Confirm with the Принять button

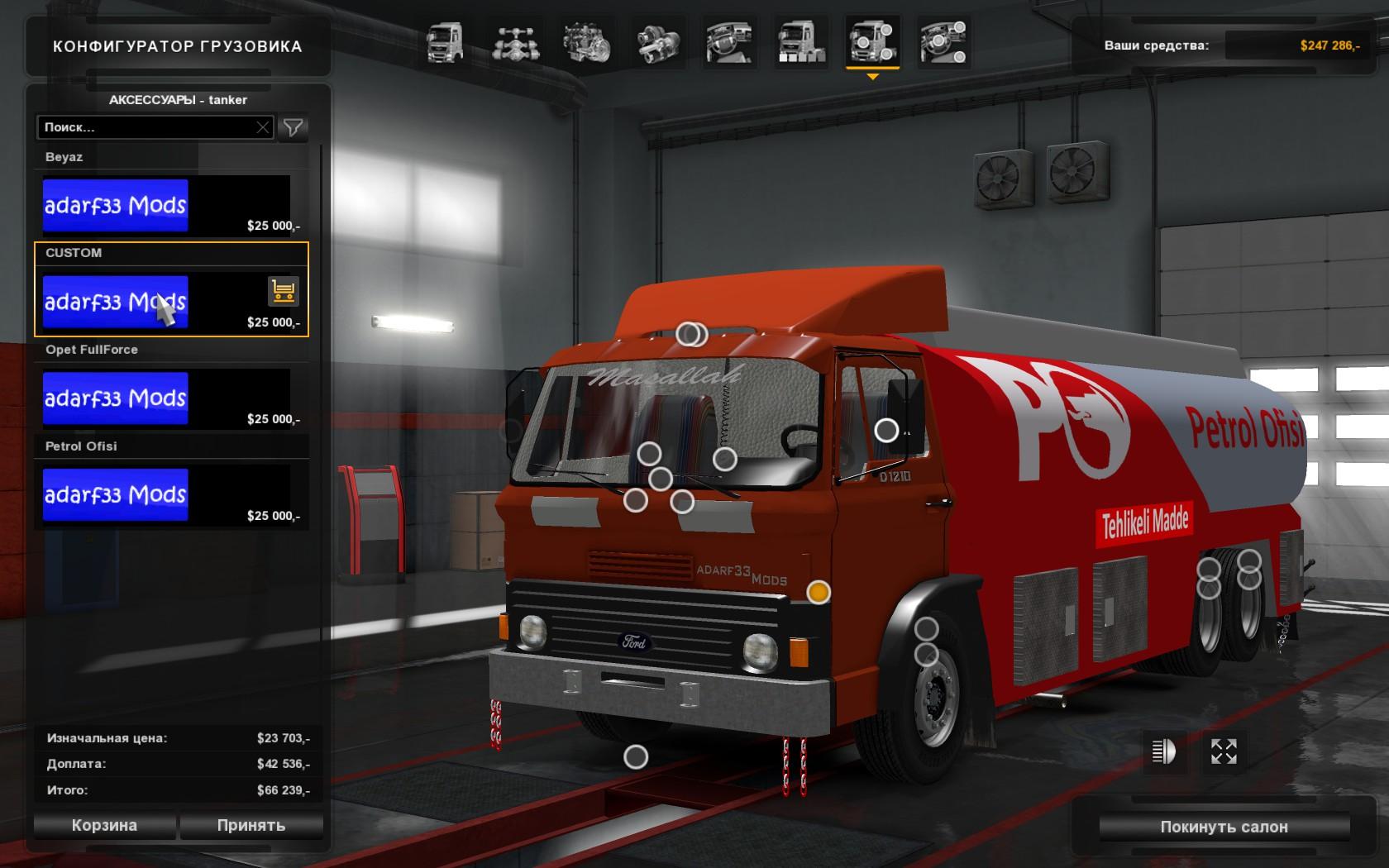[x=251, y=825]
